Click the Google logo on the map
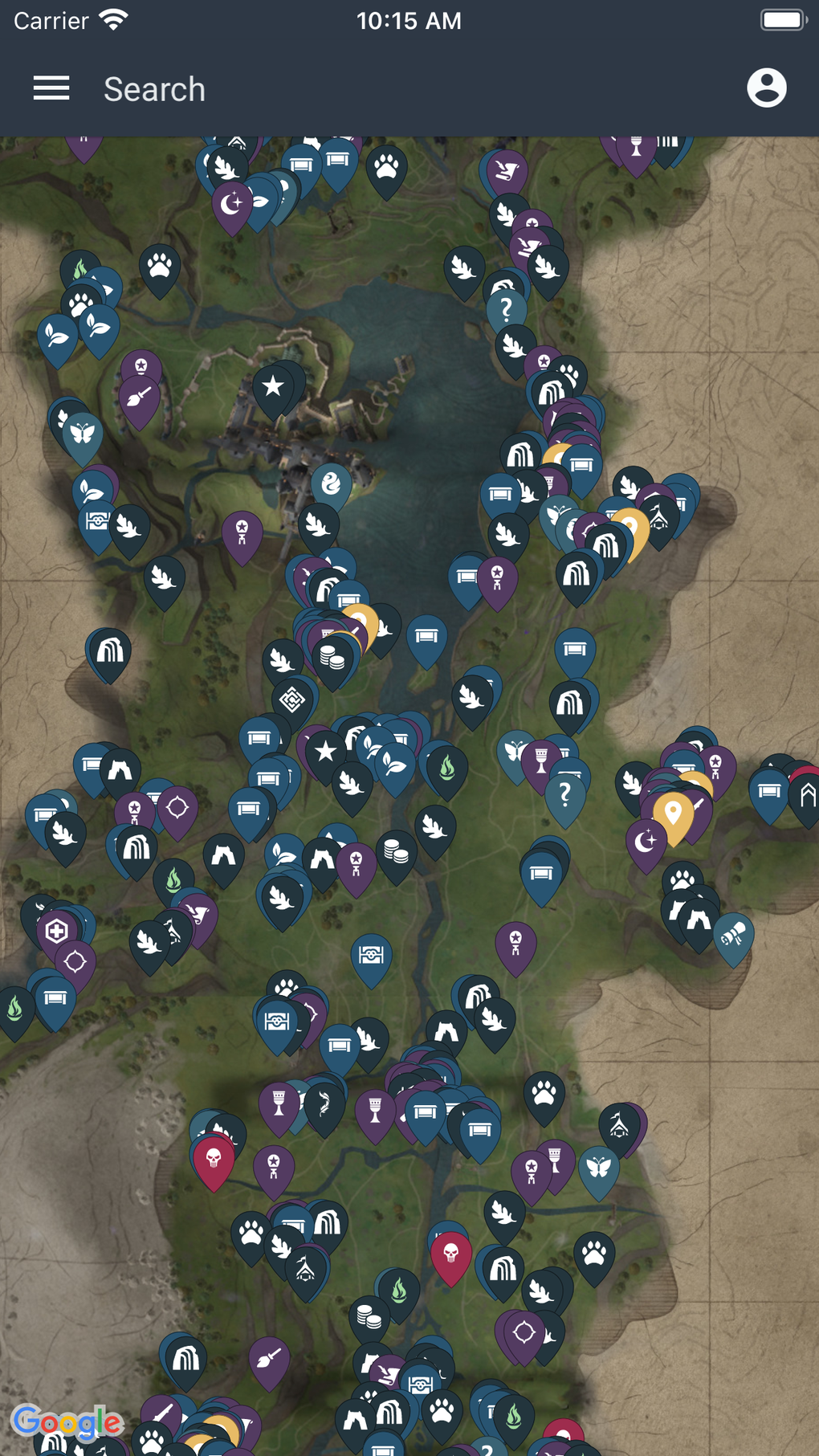819x1456 pixels. point(67,1422)
